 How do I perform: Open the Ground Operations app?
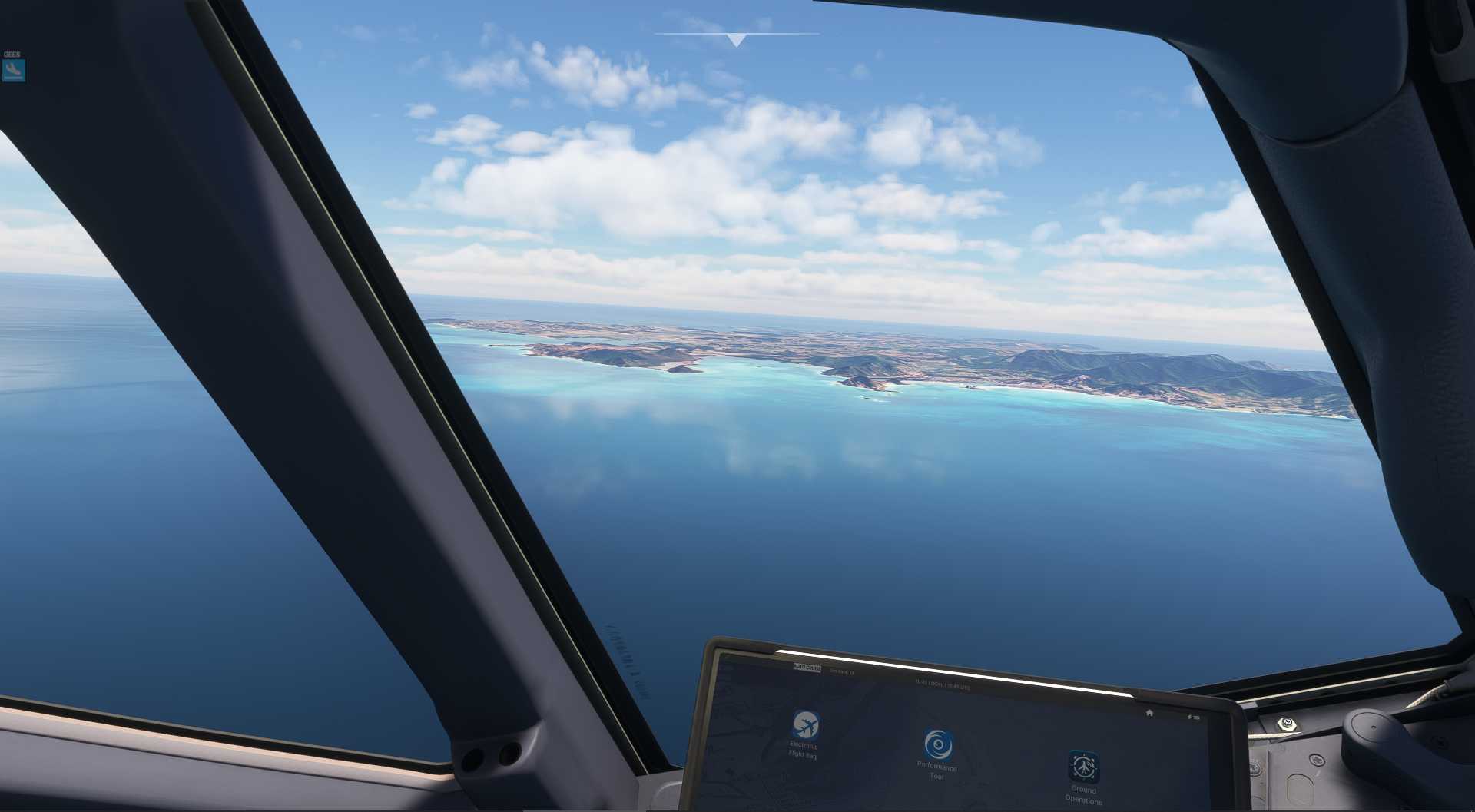(x=1083, y=767)
